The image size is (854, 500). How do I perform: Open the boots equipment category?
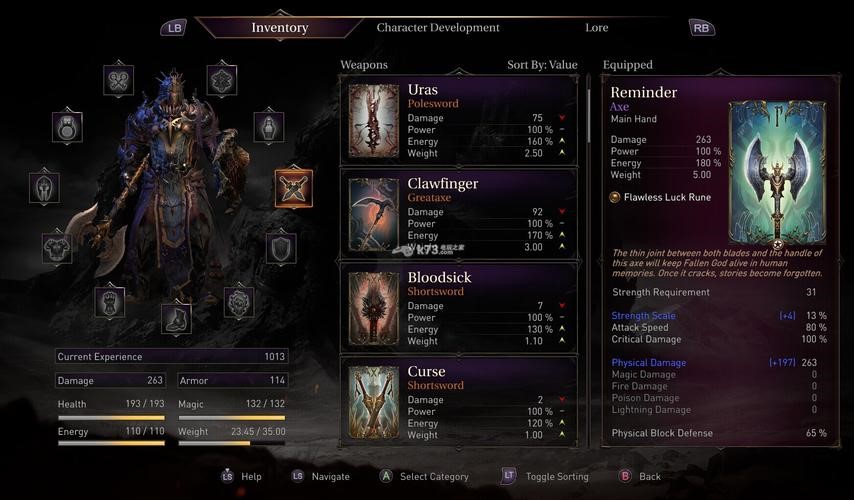coord(176,319)
